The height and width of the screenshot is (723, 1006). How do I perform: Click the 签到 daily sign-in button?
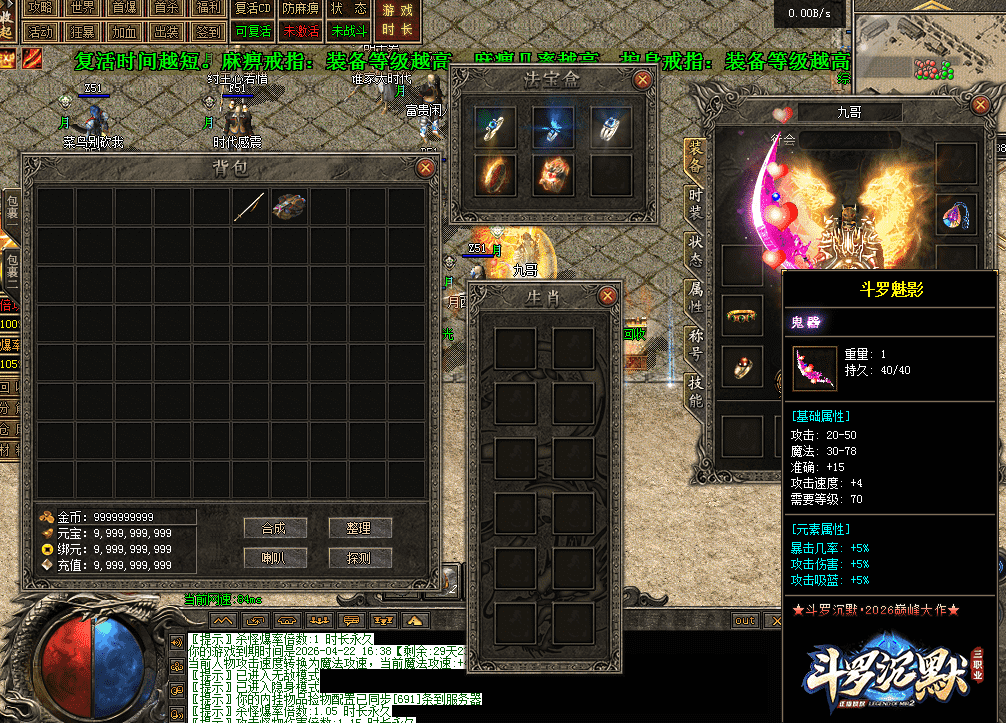coord(208,31)
